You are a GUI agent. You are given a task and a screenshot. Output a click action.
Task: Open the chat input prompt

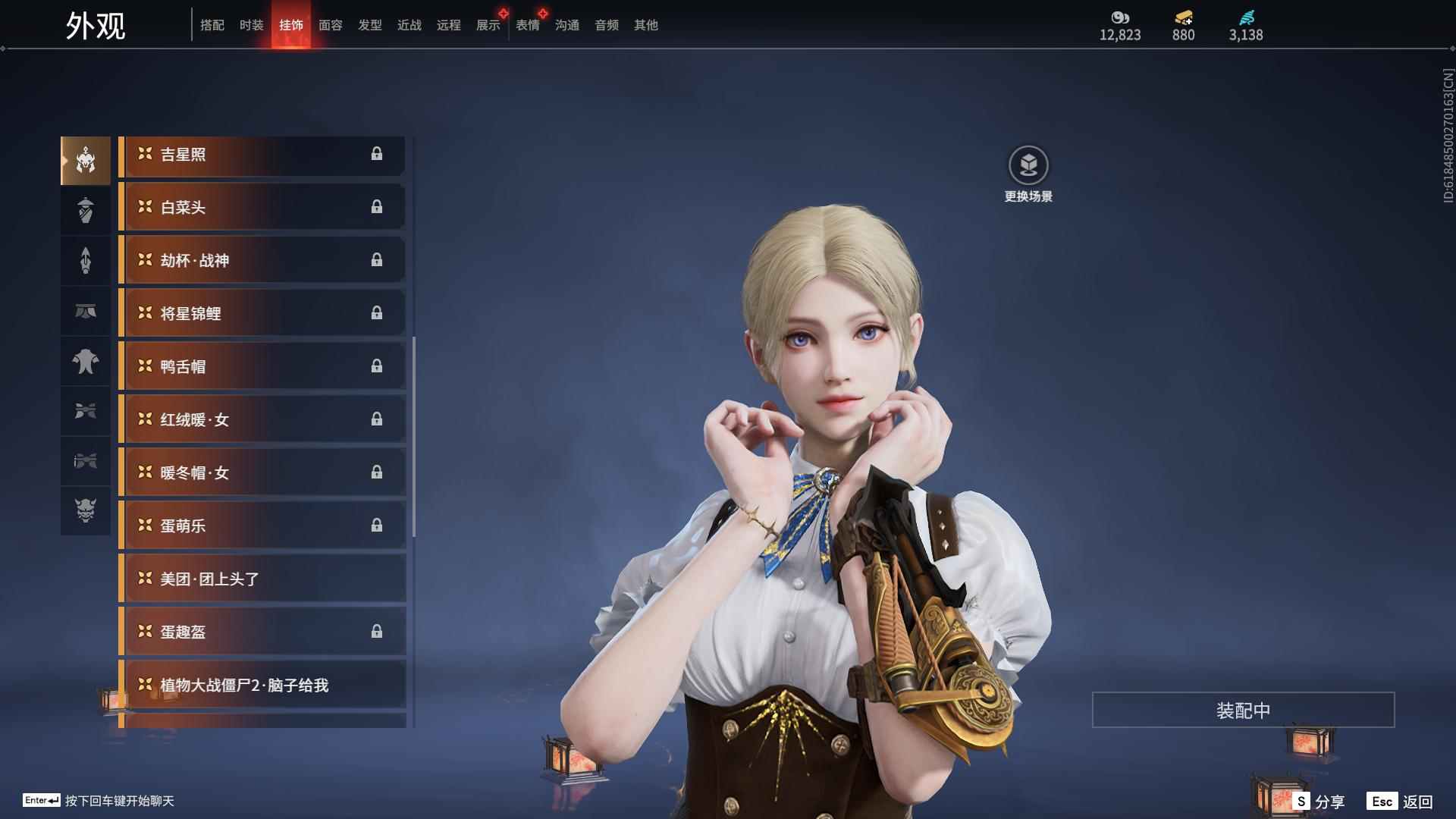(x=99, y=801)
